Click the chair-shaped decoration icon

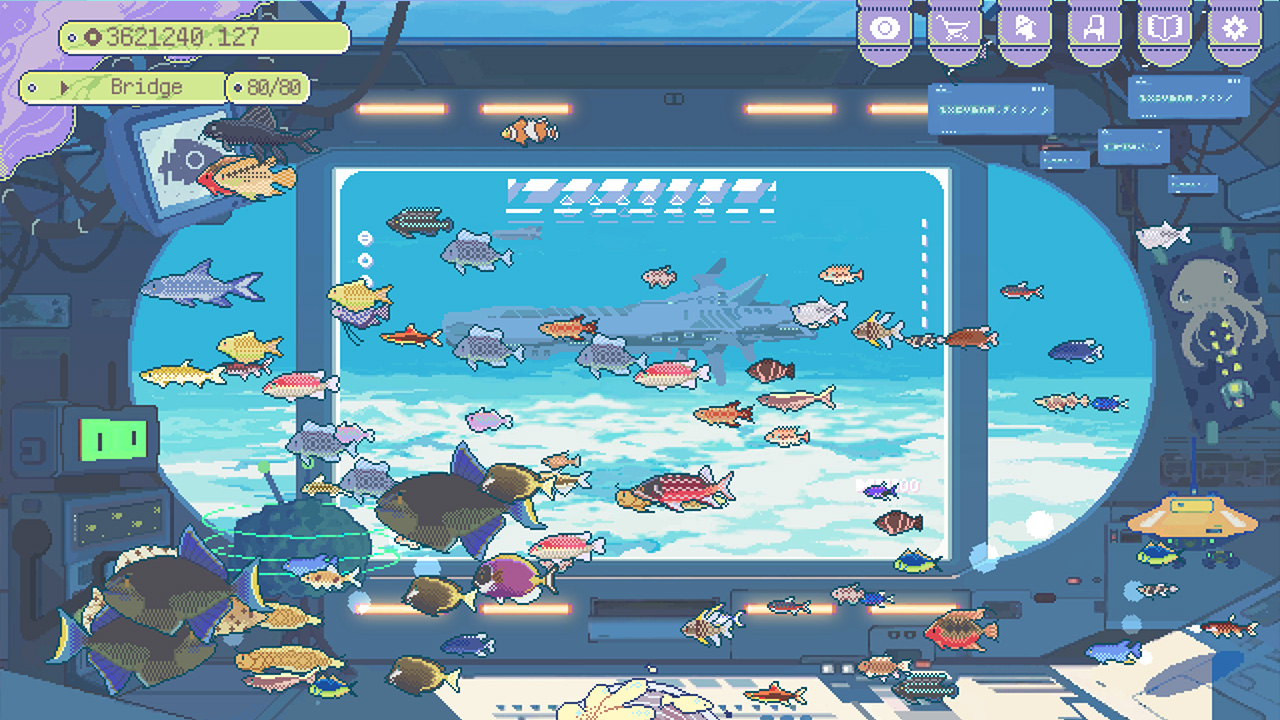click(1095, 26)
